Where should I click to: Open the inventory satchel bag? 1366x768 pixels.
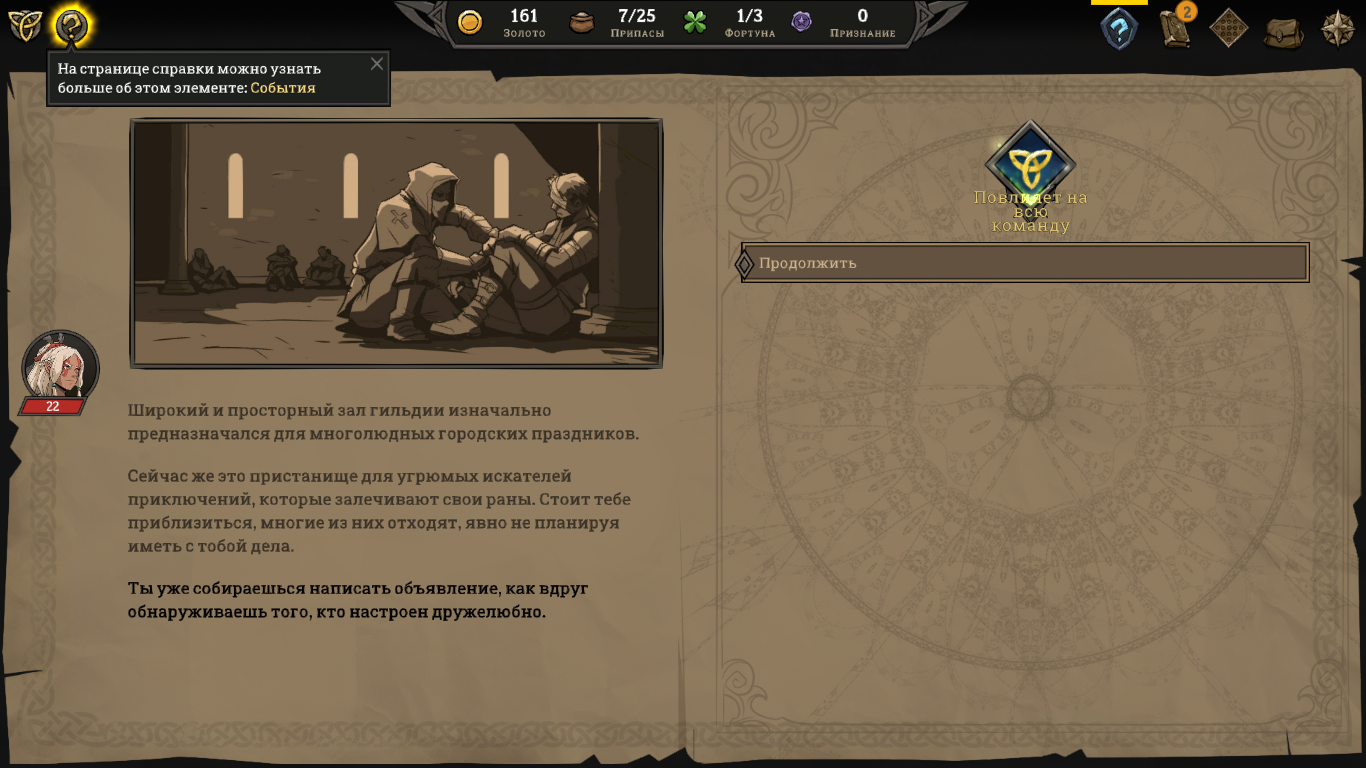pos(1283,31)
